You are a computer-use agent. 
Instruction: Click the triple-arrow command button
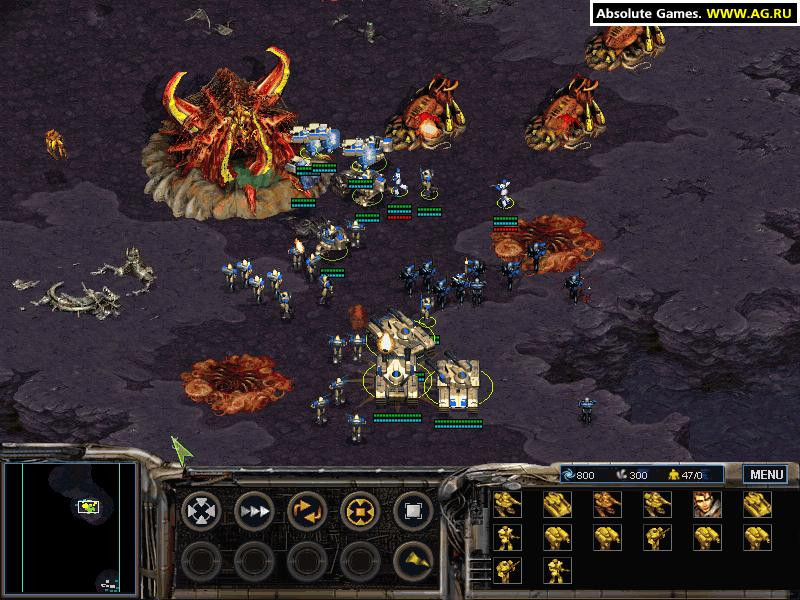coord(254,510)
